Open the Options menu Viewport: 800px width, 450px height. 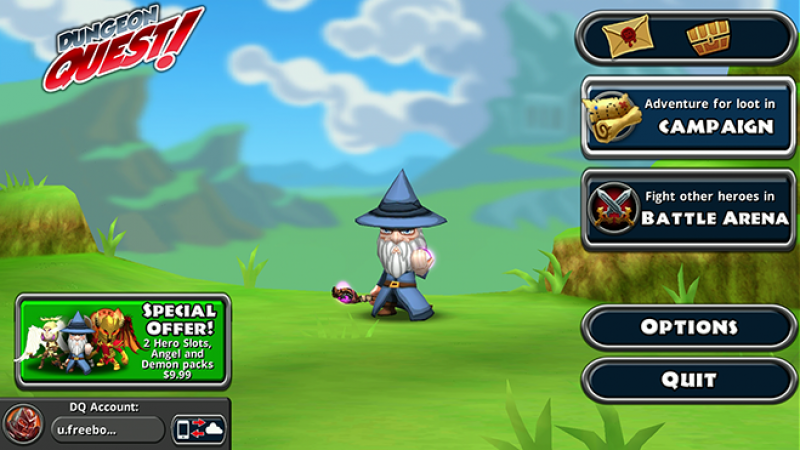[688, 327]
